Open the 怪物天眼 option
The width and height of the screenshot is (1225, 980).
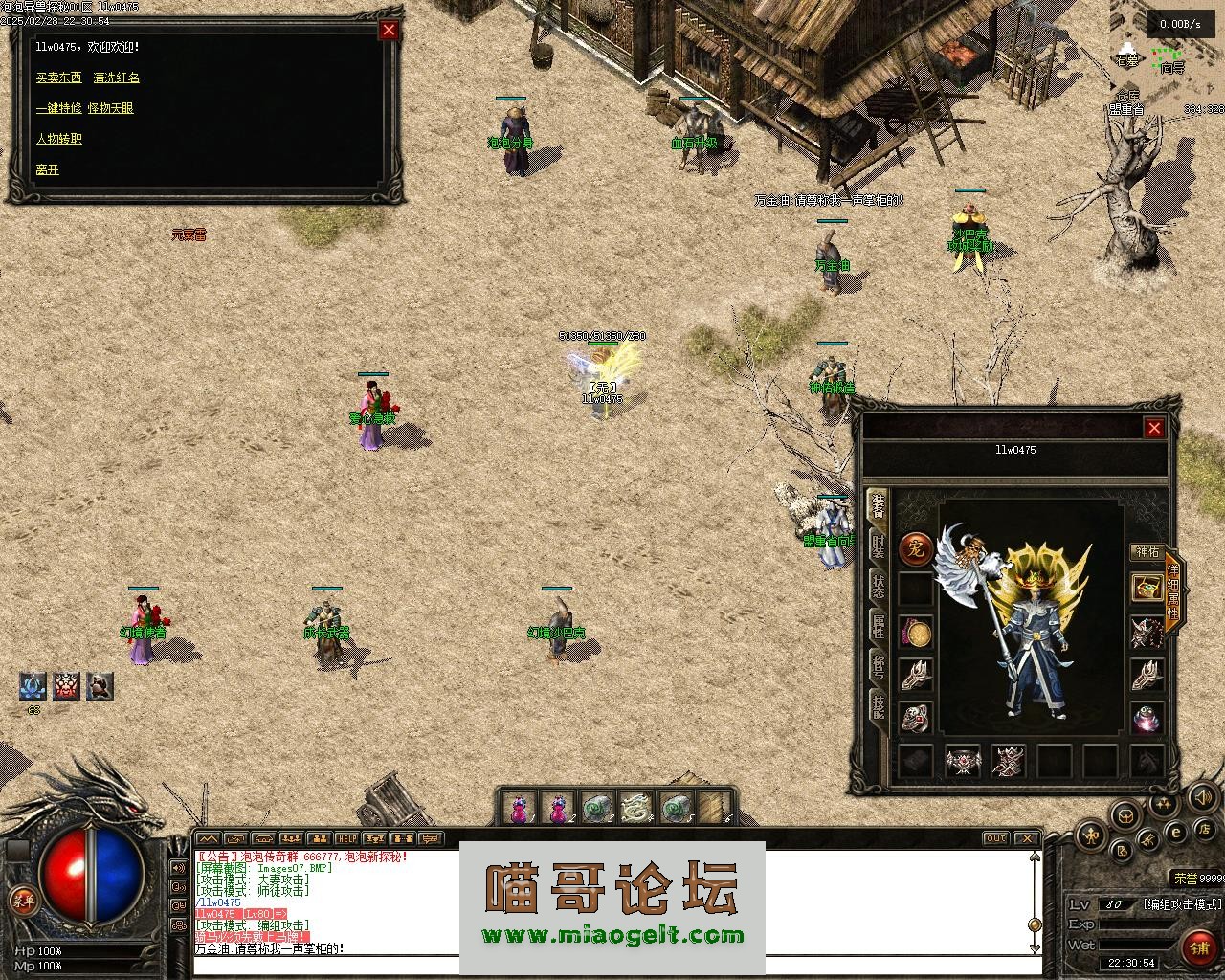point(111,108)
